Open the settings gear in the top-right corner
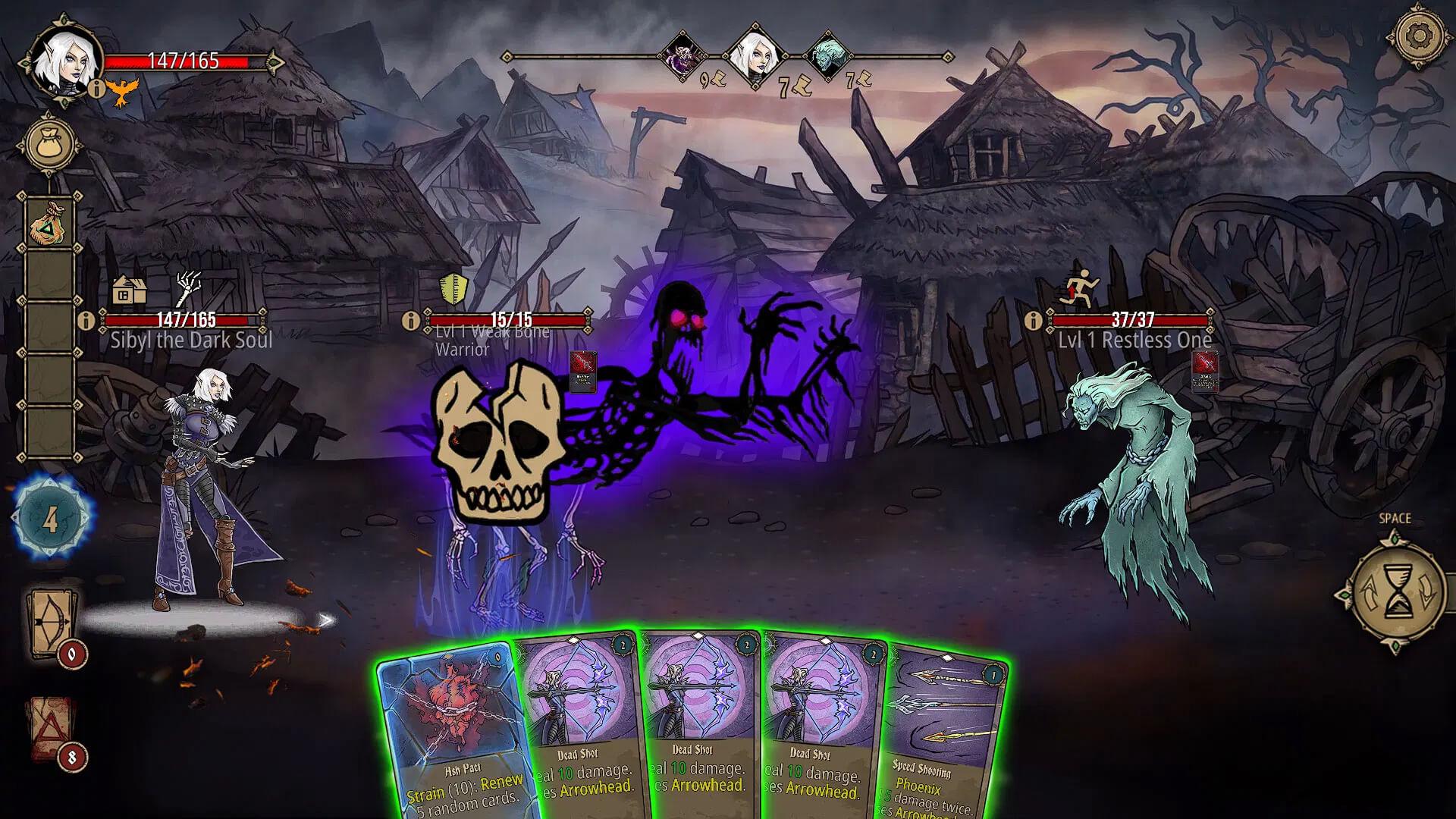1456x819 pixels. coord(1420,36)
